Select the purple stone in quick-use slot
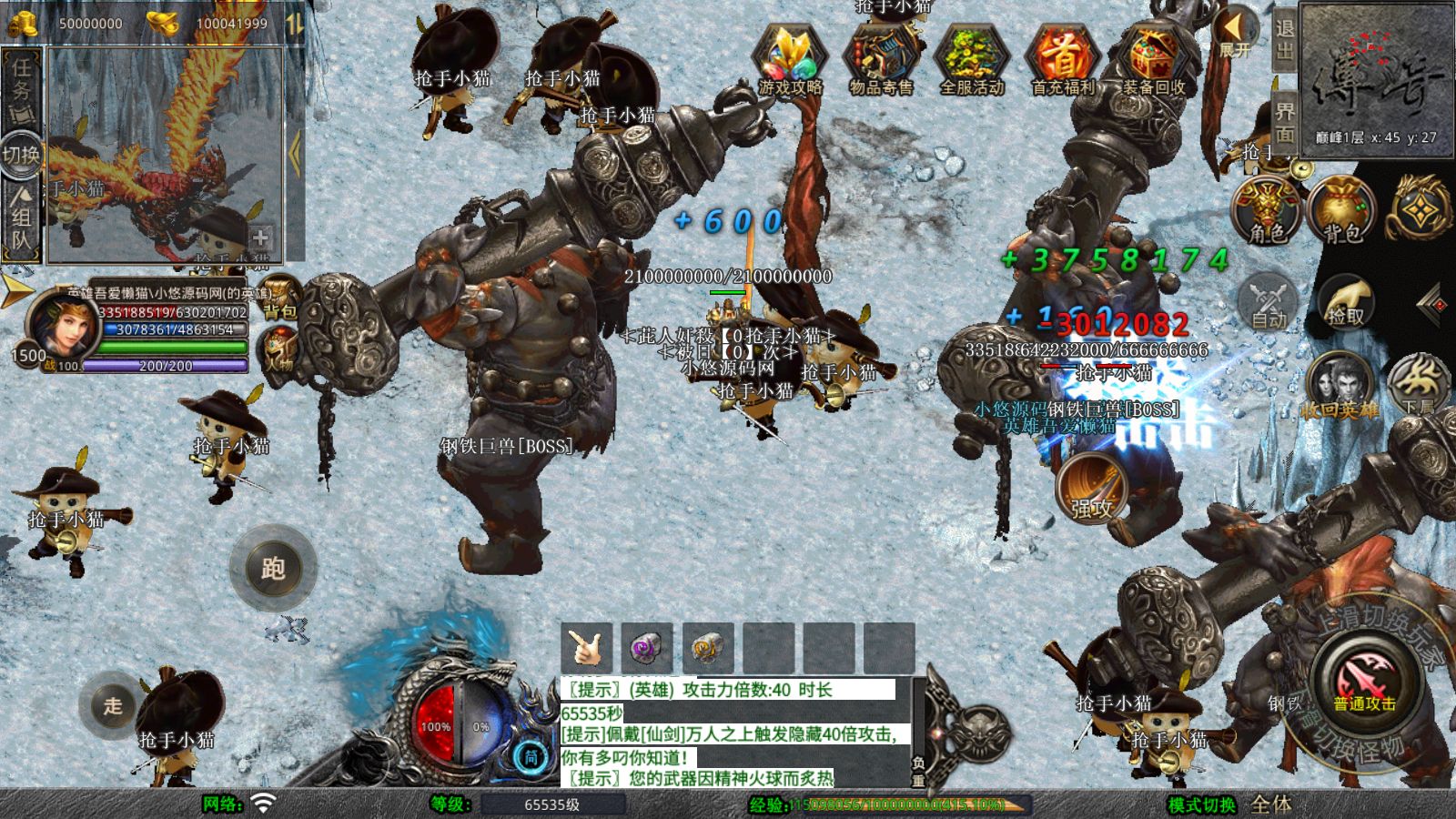Image resolution: width=1456 pixels, height=819 pixels. coord(646,648)
